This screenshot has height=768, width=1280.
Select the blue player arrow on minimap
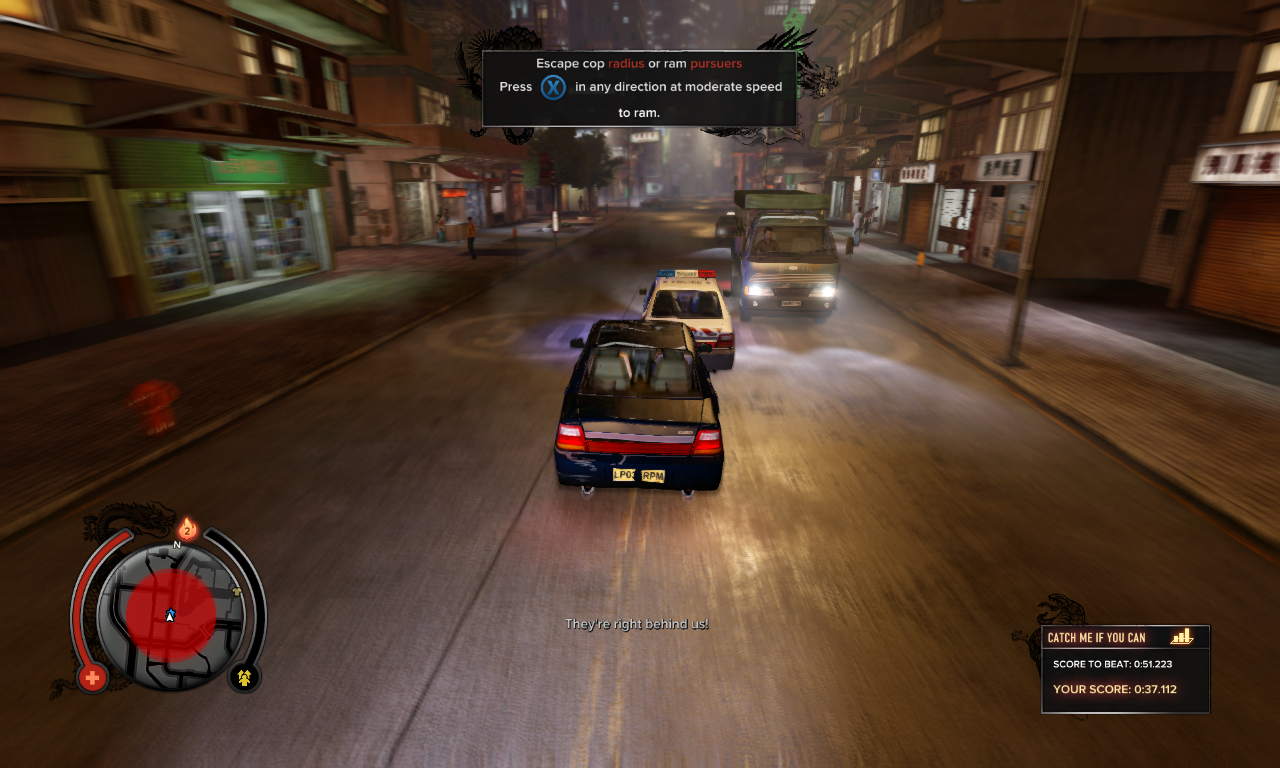tap(170, 614)
